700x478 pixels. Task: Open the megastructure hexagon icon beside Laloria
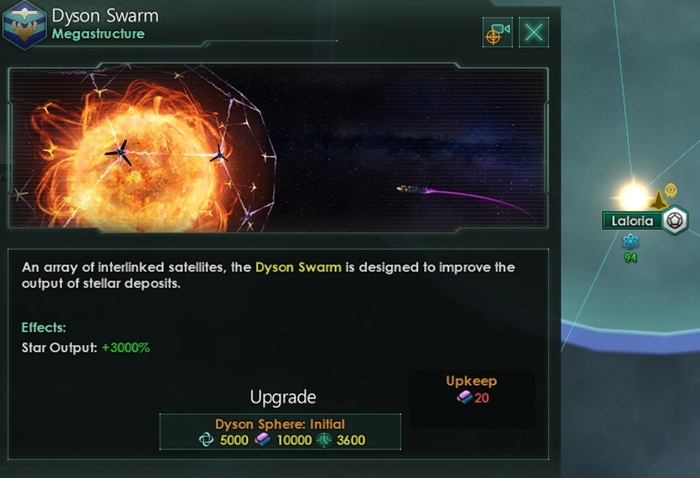pyautogui.click(x=674, y=219)
